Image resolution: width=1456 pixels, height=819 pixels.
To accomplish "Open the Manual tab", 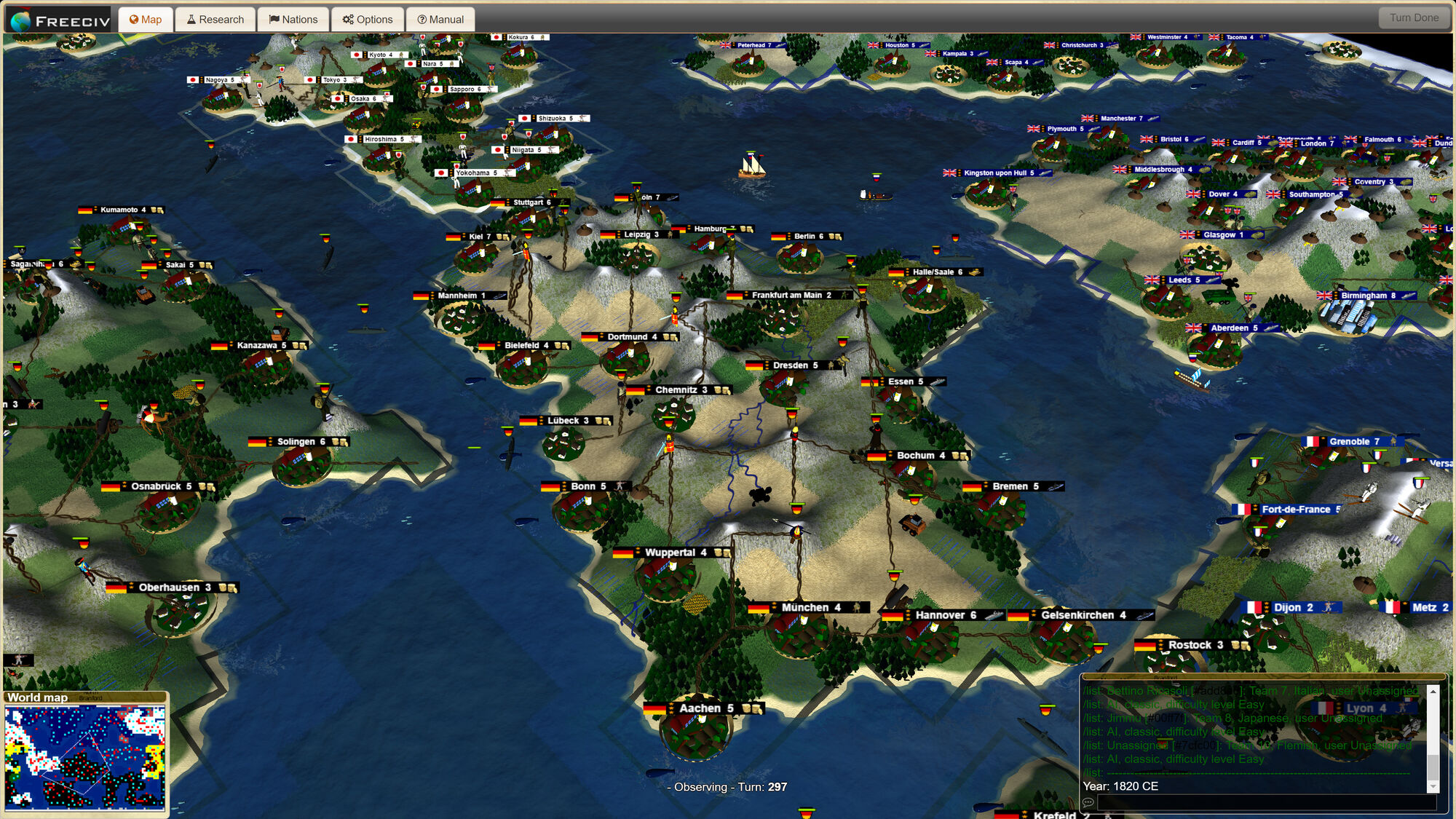I will tap(440, 20).
